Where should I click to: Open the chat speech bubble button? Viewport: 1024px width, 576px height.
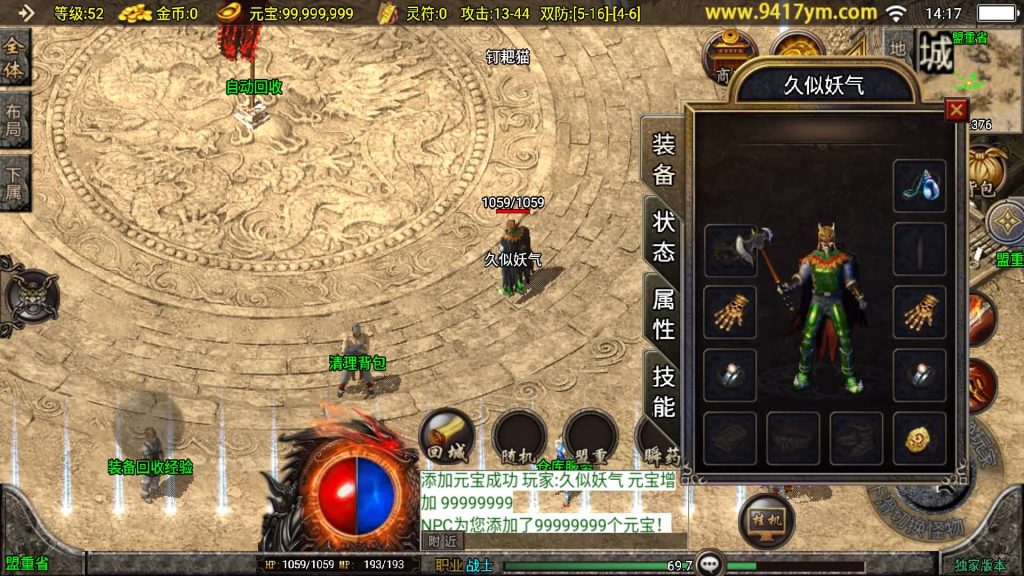tap(710, 563)
